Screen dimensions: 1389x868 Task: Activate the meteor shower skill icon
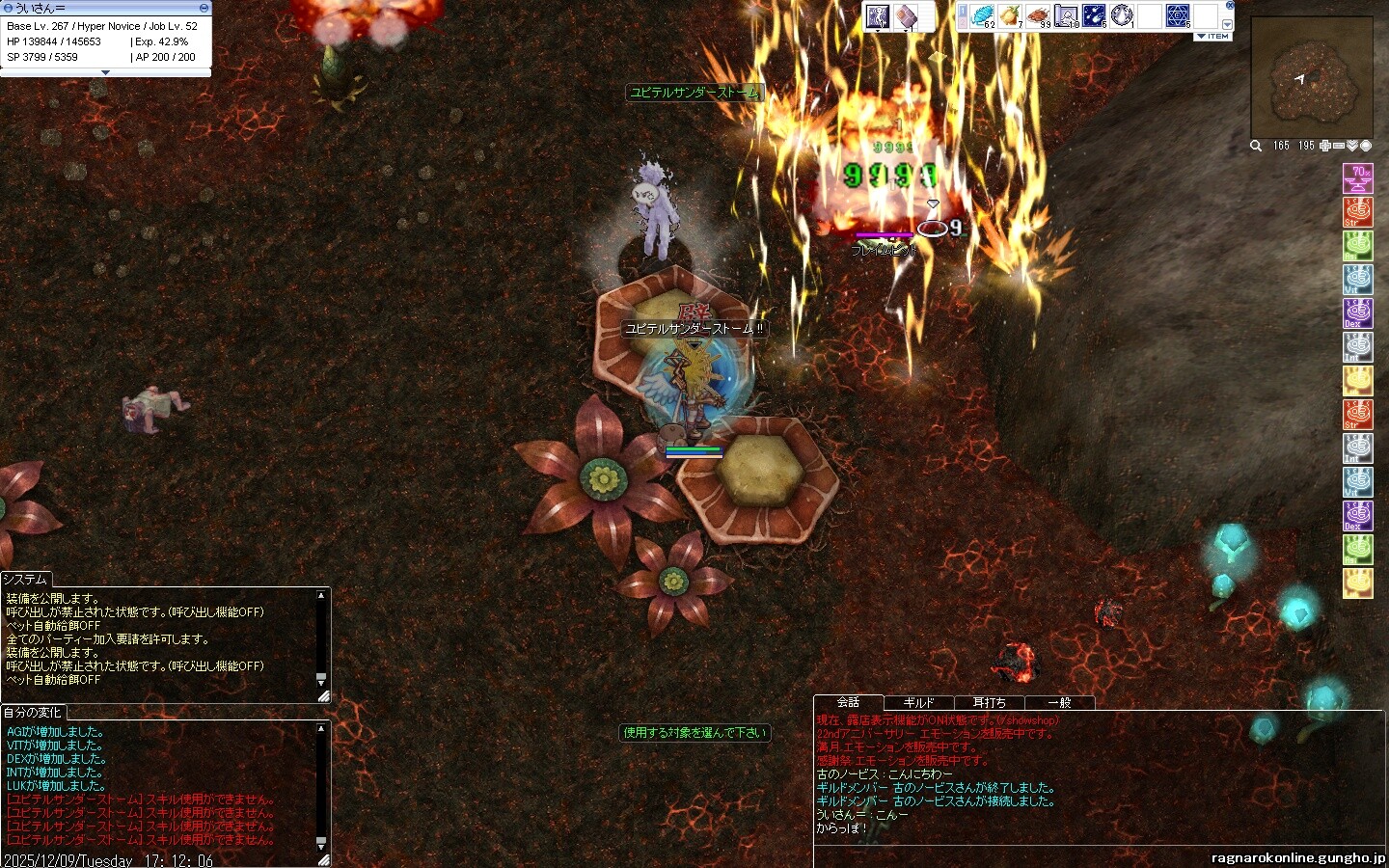(1095, 16)
